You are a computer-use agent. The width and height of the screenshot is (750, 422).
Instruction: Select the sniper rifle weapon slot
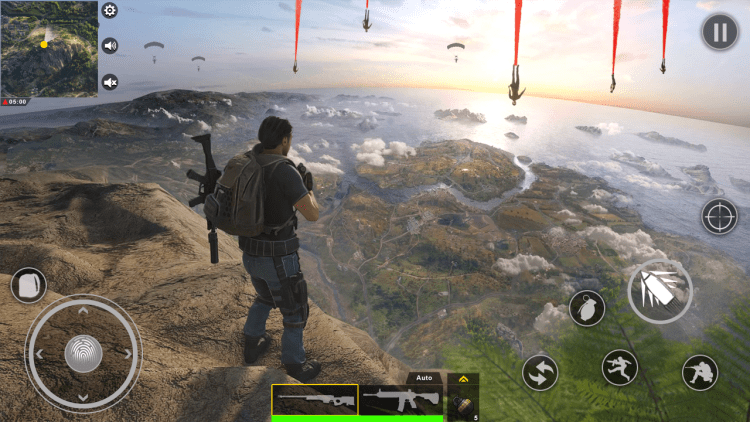tap(315, 400)
